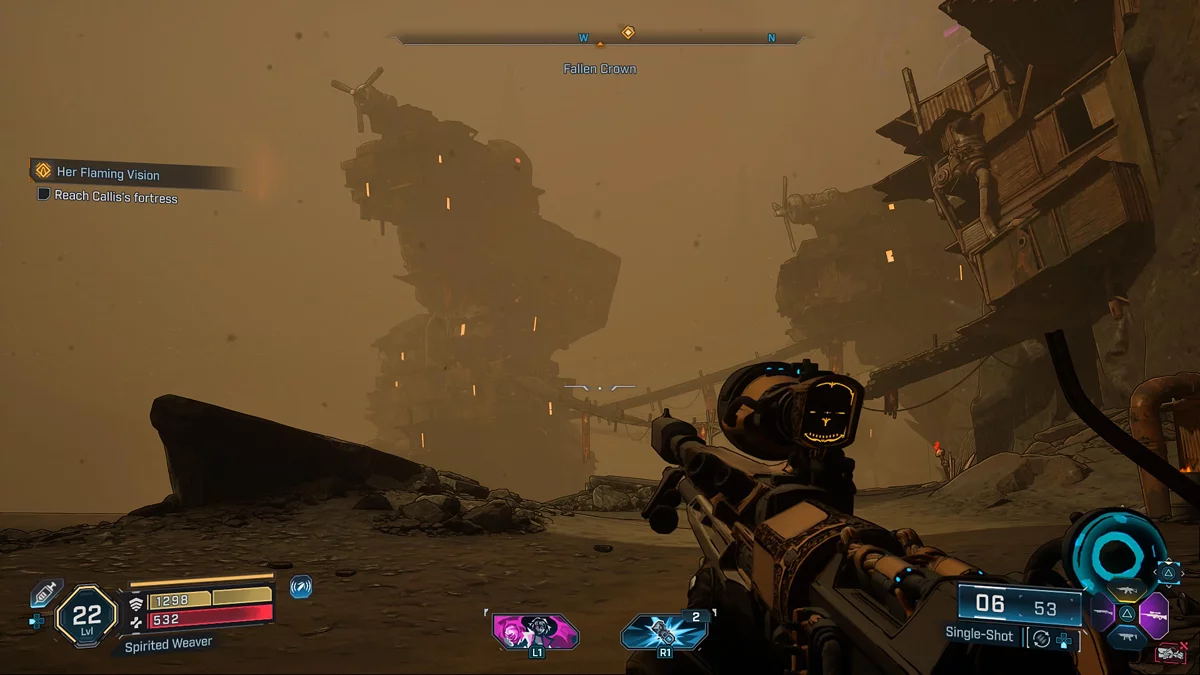
Task: Click the blue signal icon beside shield bar
Action: tap(300, 587)
